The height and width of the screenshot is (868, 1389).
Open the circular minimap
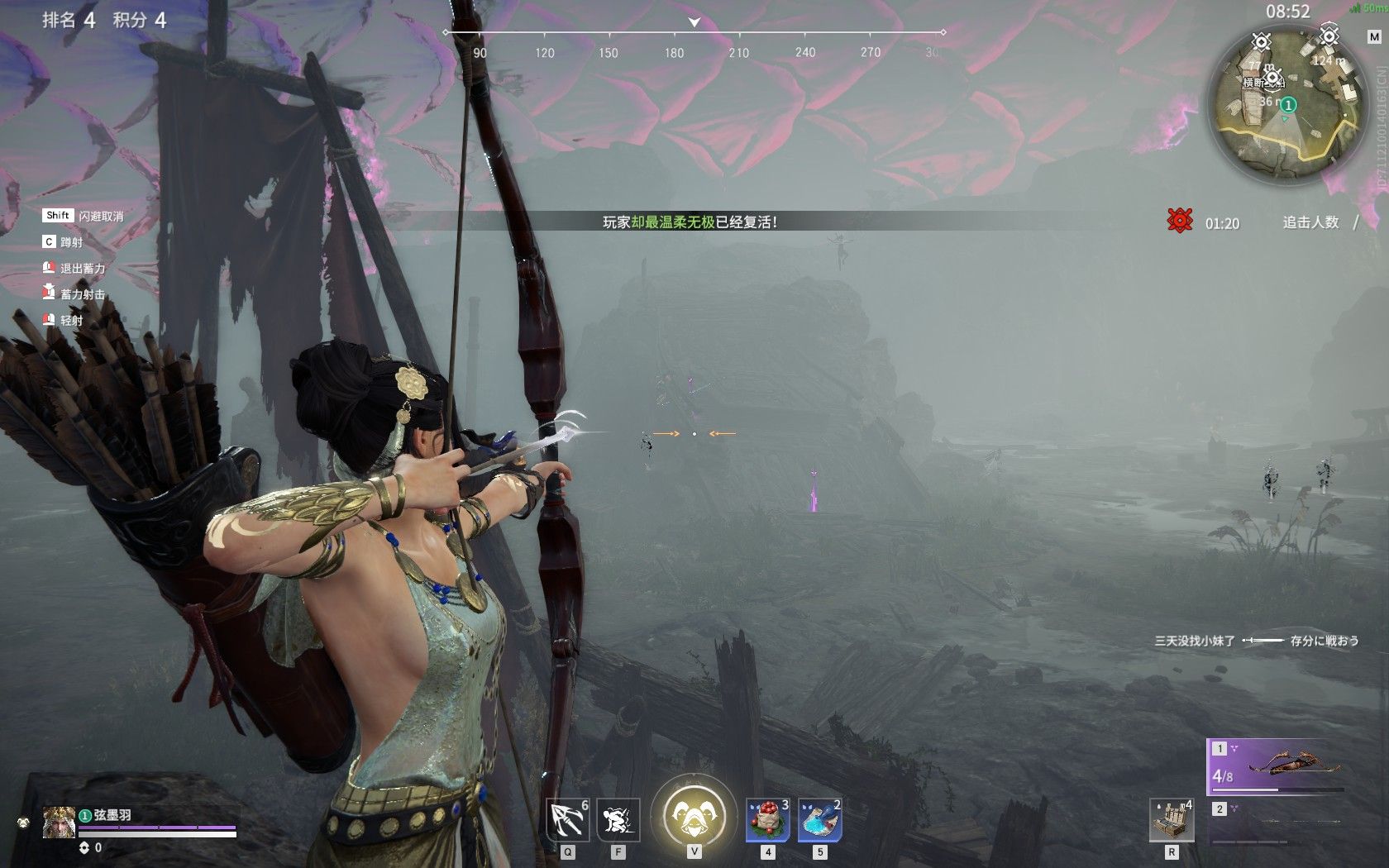1284,103
